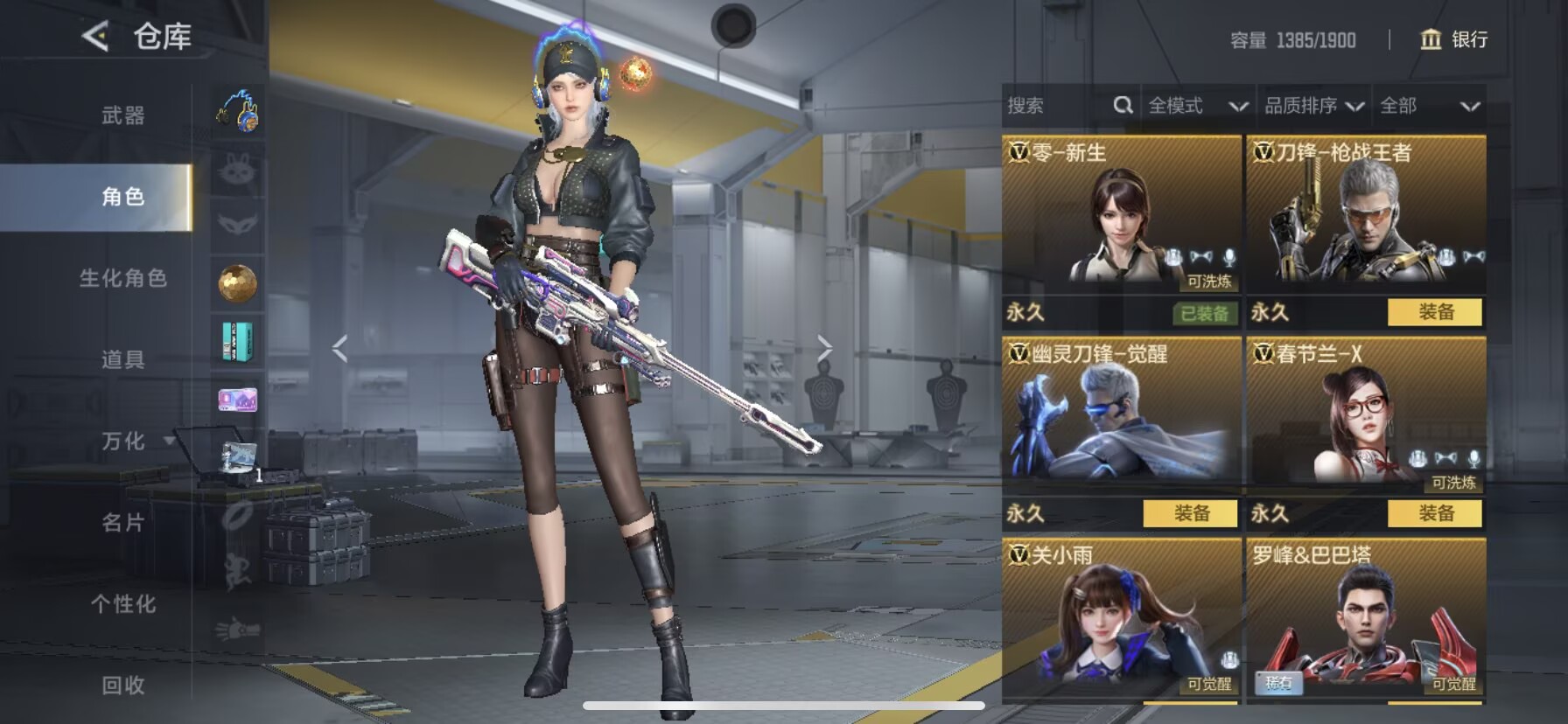Open the 全模式 mode dropdown
Screen dimensions: 1568x724
pos(1197,106)
